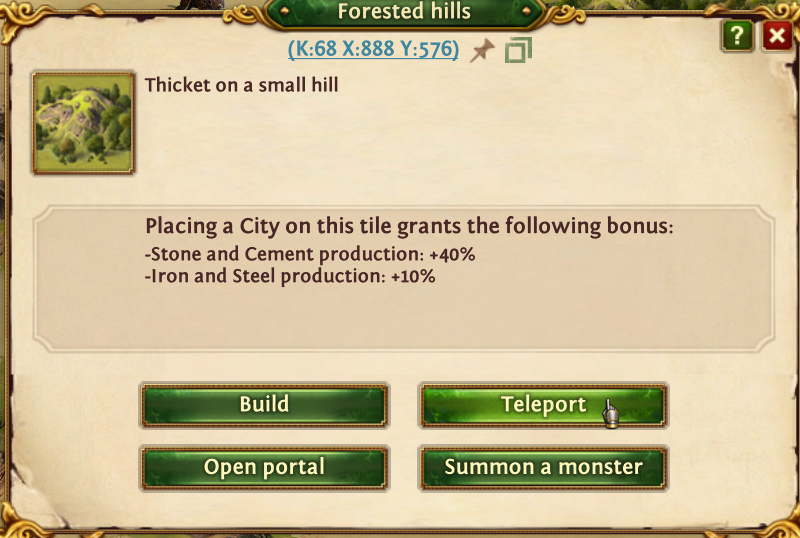Viewport: 800px width, 538px height.
Task: Open help with the question mark button
Action: [739, 37]
